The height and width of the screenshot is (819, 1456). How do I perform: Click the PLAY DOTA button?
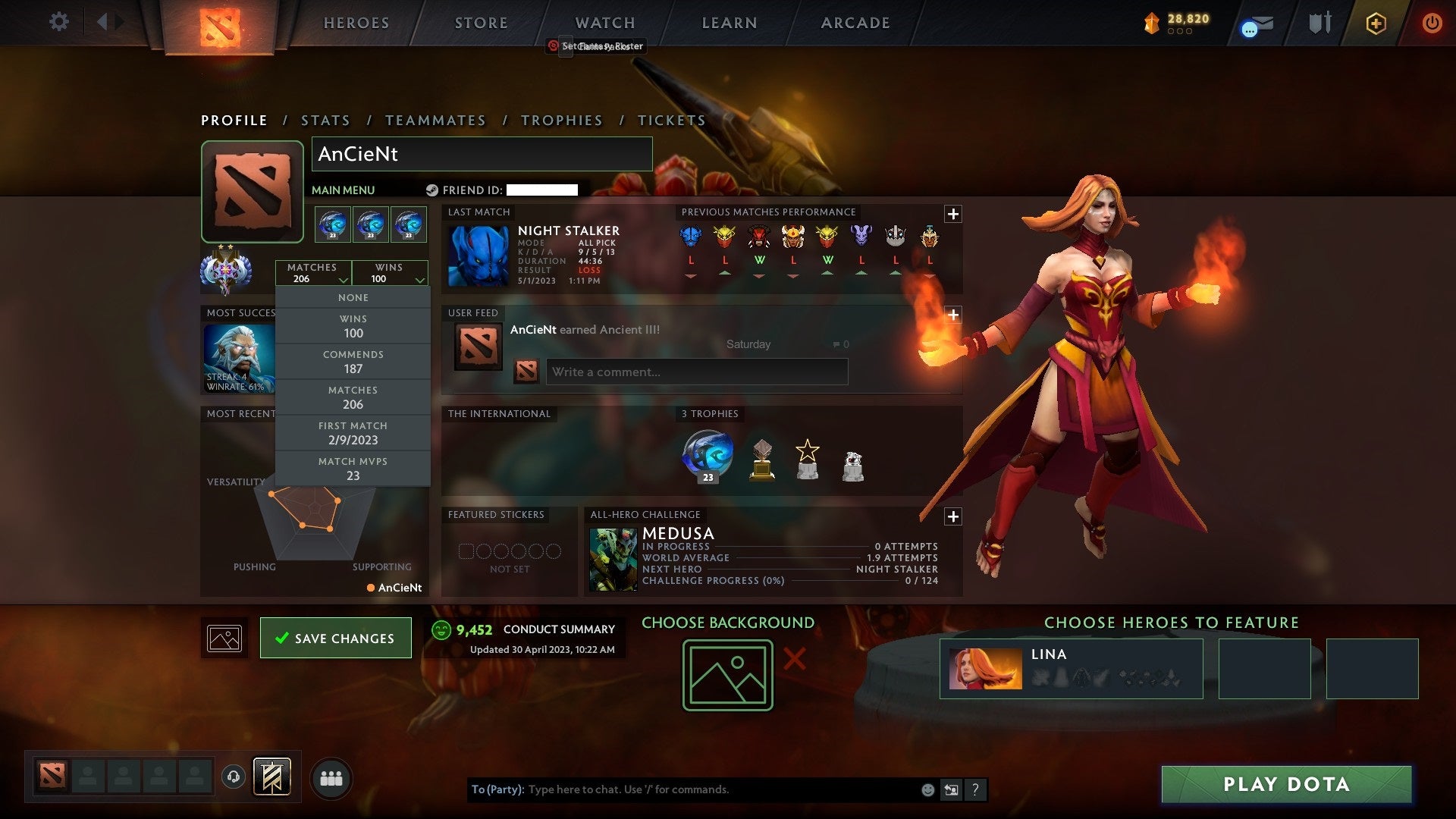[1285, 785]
